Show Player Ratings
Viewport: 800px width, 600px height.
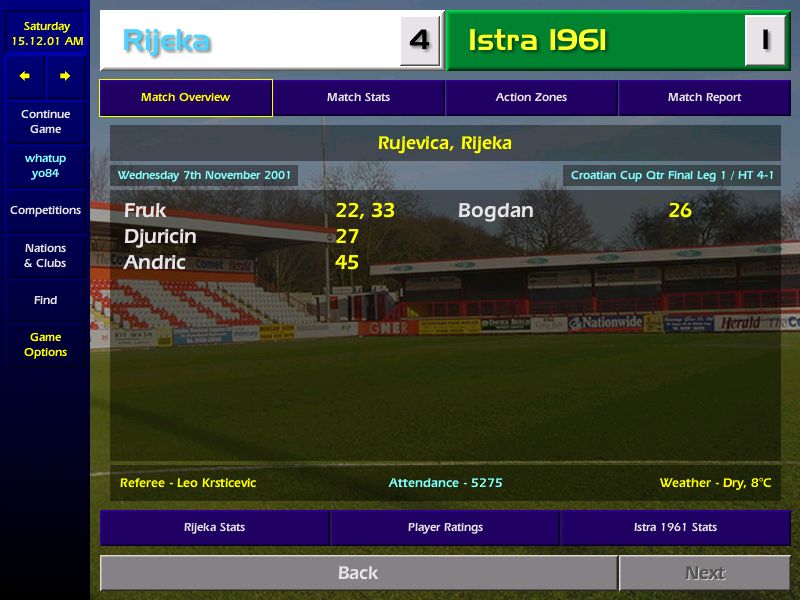[445, 528]
